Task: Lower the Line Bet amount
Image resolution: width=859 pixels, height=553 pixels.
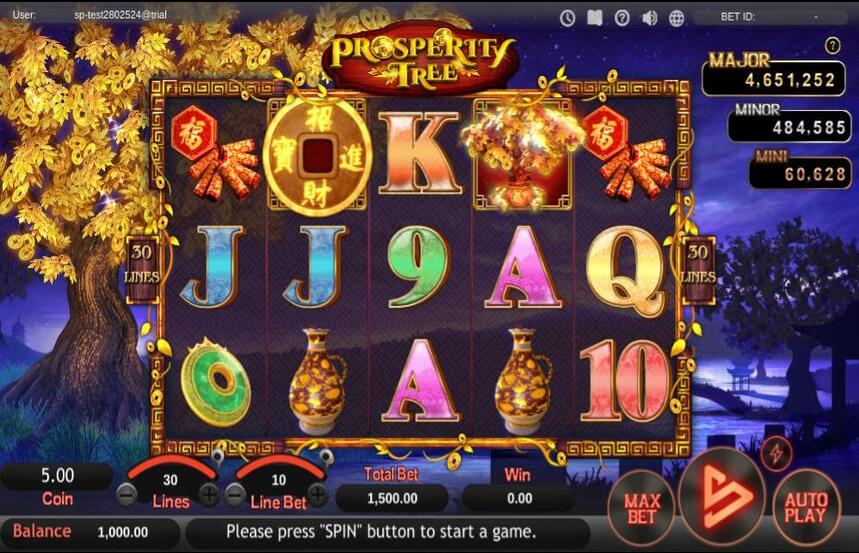Action: click(x=235, y=493)
